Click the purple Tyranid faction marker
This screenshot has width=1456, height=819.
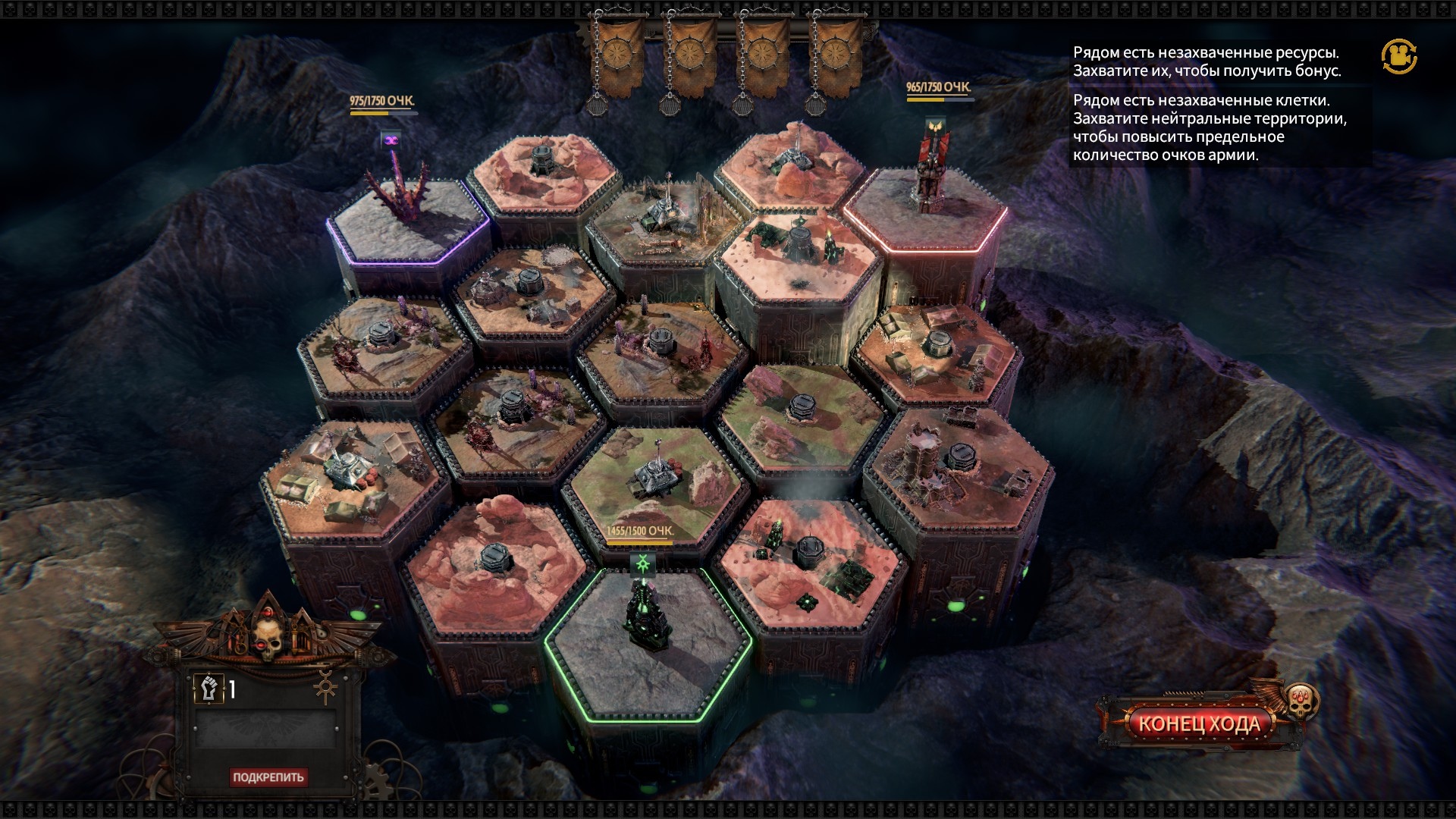click(391, 140)
